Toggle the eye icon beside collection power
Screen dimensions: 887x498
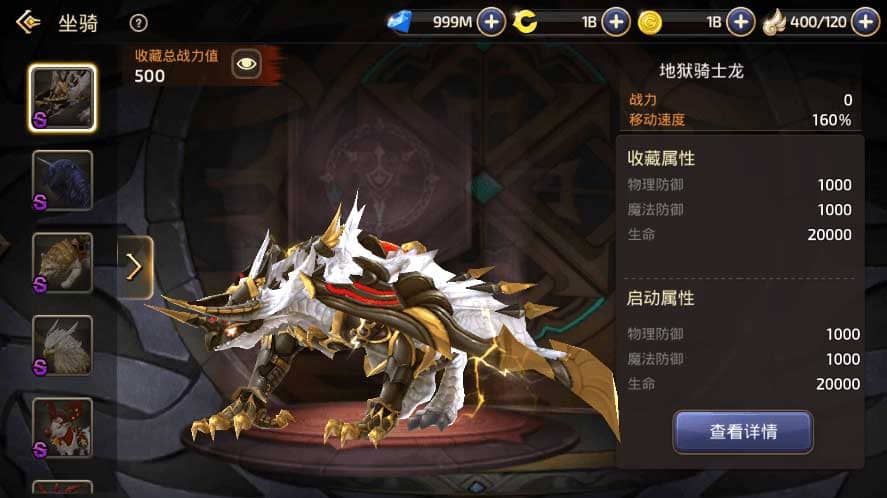tap(246, 65)
